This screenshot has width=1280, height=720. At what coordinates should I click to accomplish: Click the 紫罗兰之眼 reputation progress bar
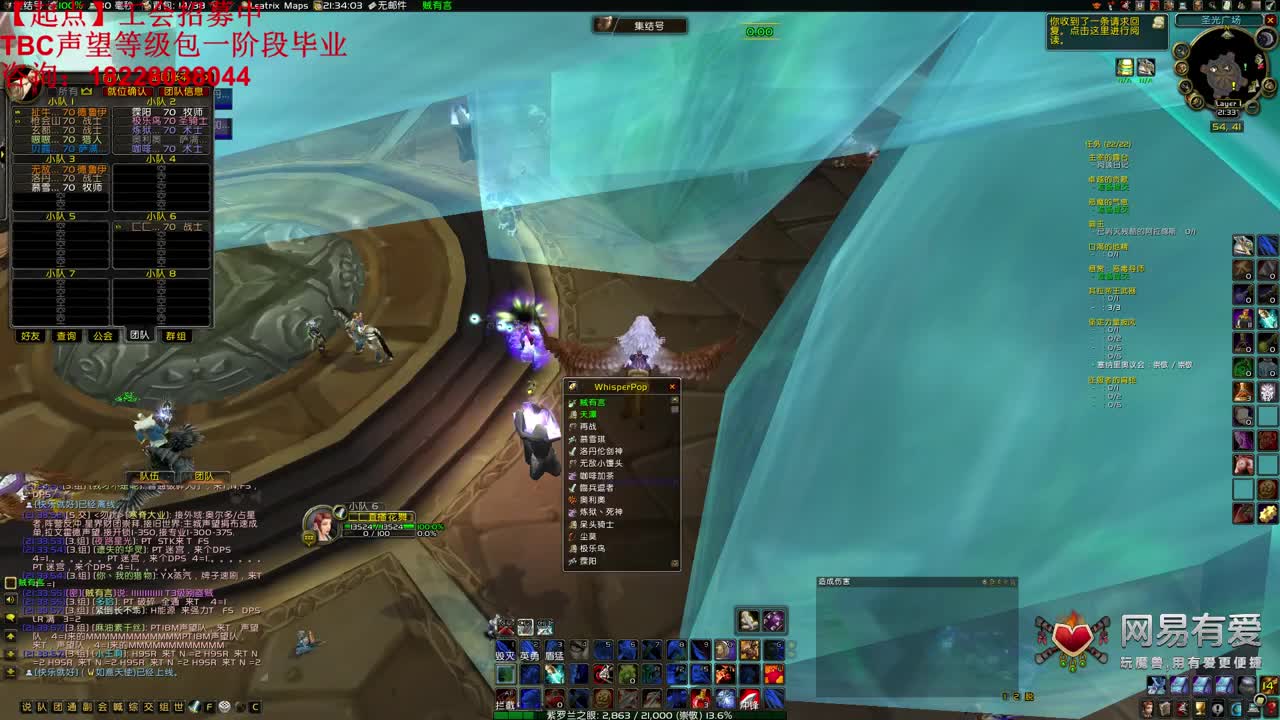[640, 713]
